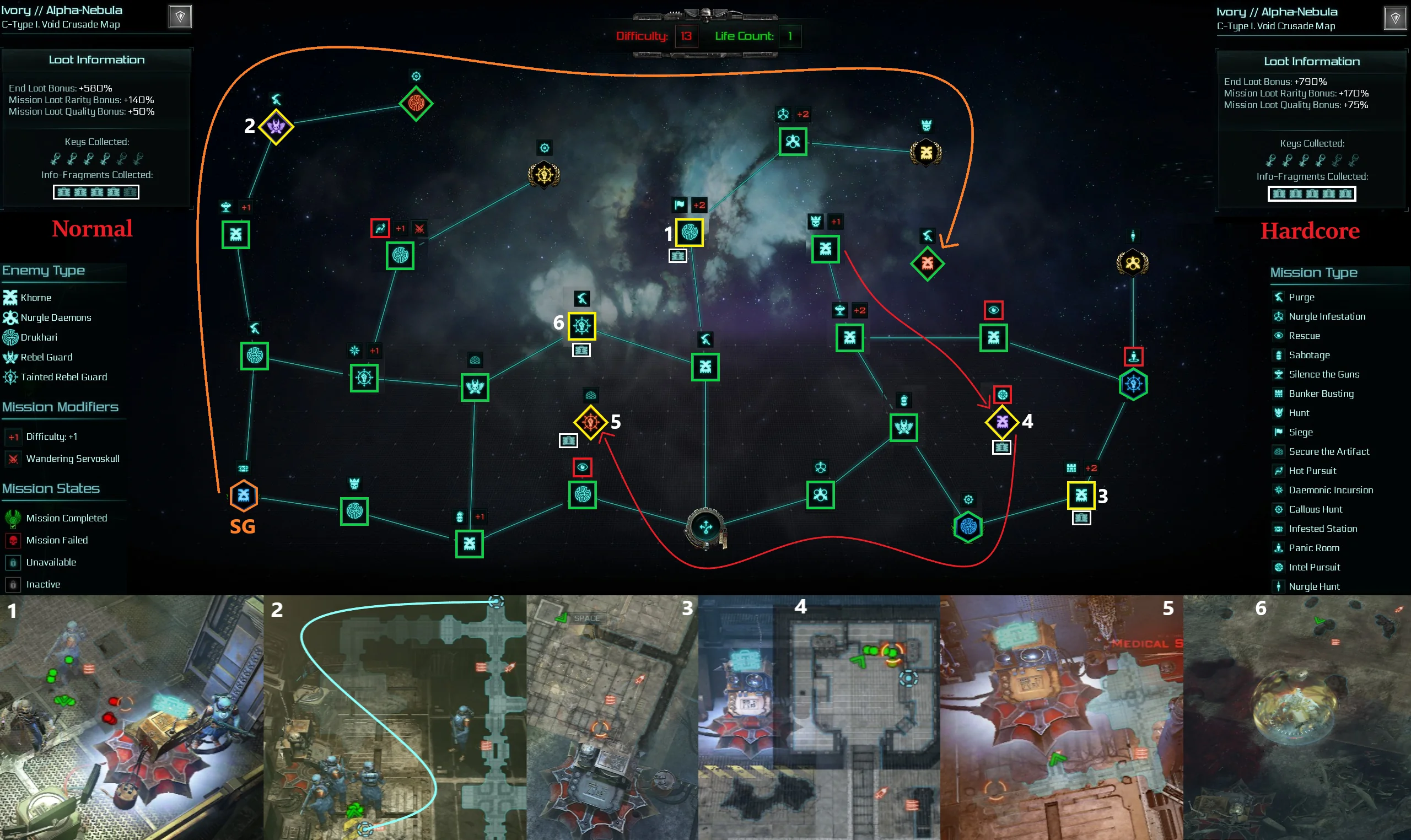Choose the red Khorne diamond at the orange arrow tip
The height and width of the screenshot is (840, 1411).
[927, 263]
